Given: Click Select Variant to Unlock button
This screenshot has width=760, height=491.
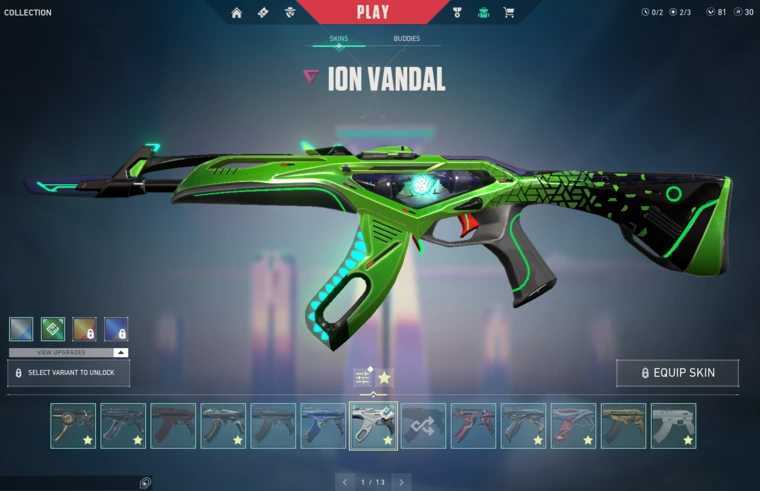Looking at the screenshot, I should 69,373.
